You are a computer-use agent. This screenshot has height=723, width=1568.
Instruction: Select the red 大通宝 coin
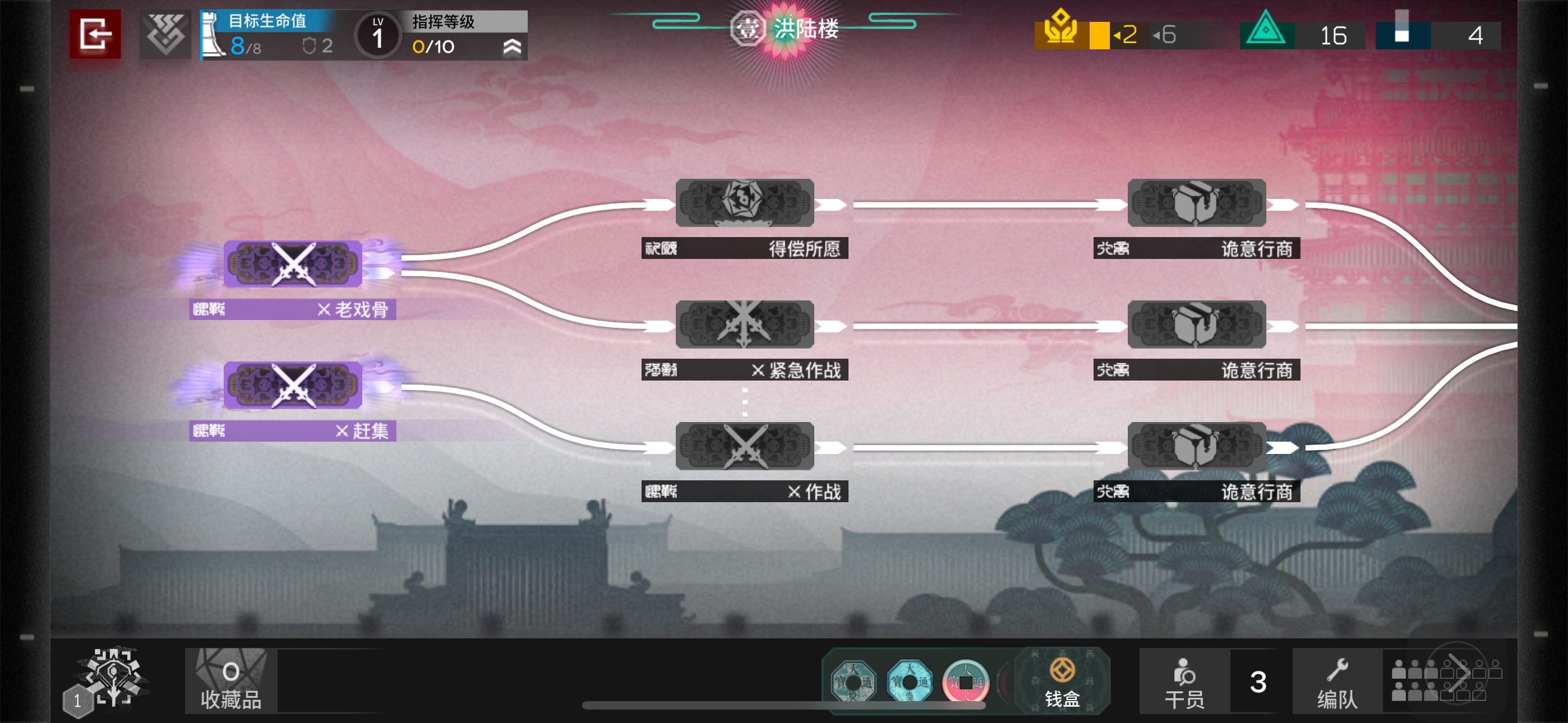pyautogui.click(x=965, y=682)
